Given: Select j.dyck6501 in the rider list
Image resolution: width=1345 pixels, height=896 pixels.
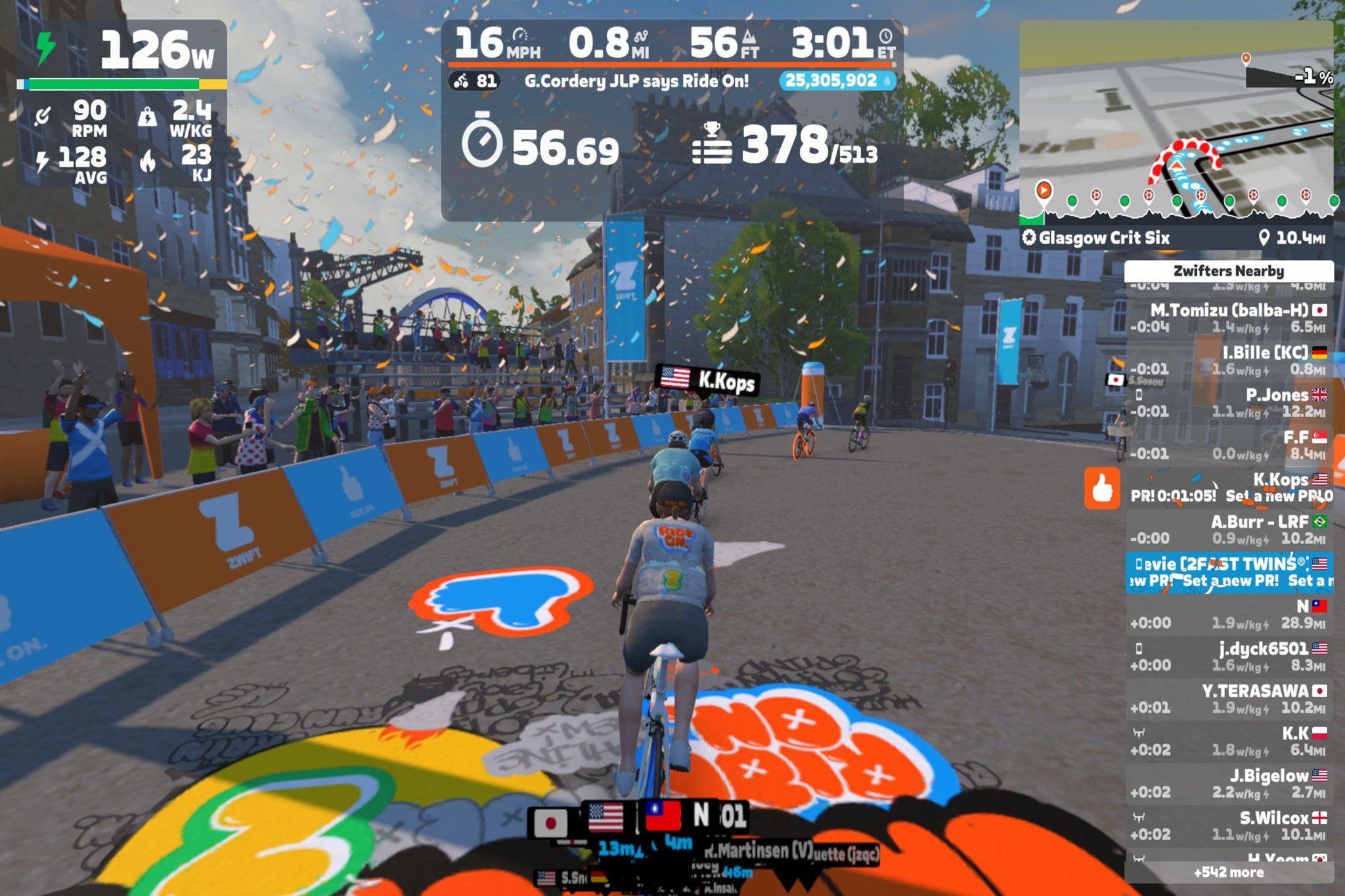Looking at the screenshot, I should pos(1228,656).
